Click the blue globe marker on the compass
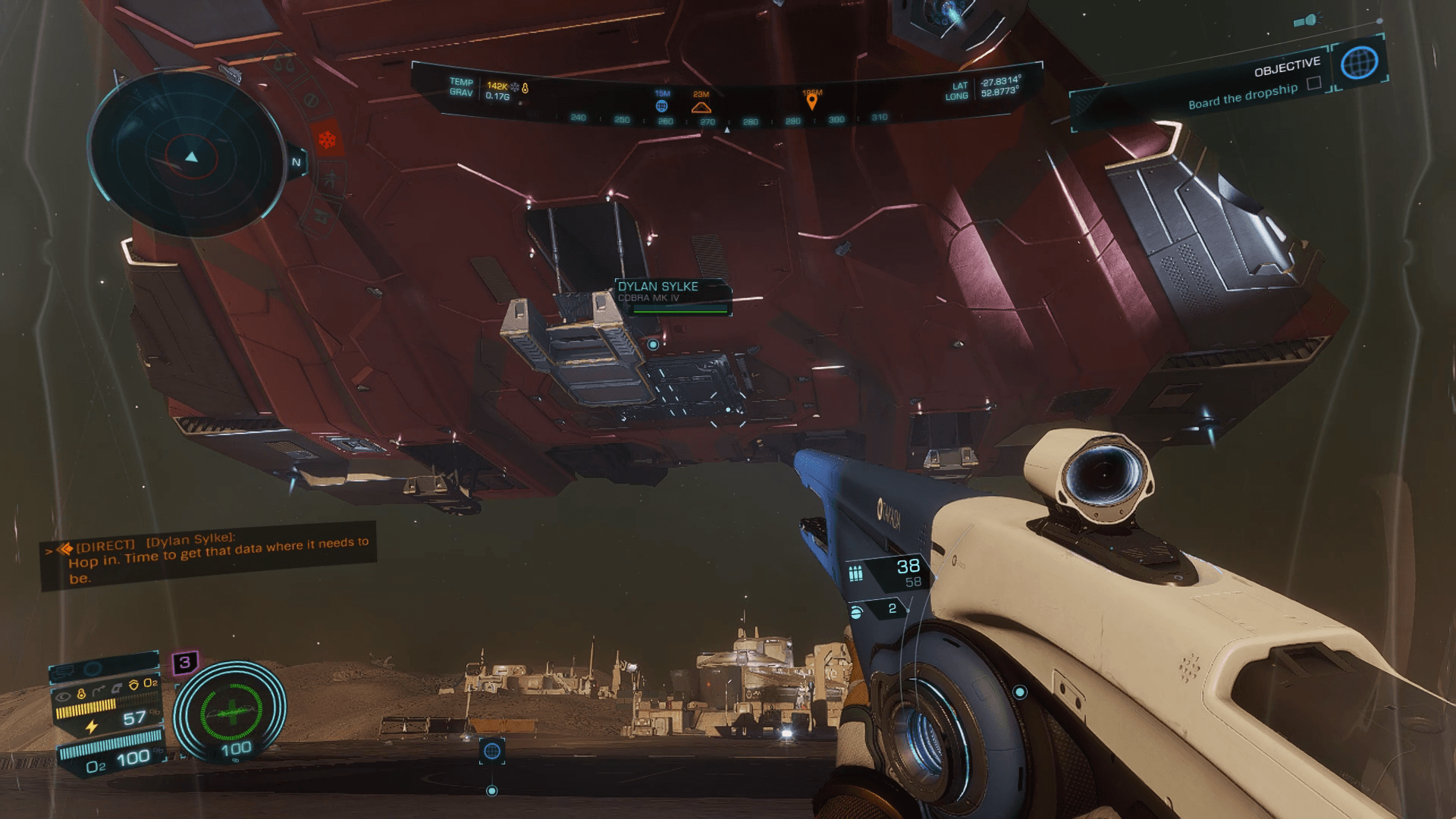 [661, 106]
